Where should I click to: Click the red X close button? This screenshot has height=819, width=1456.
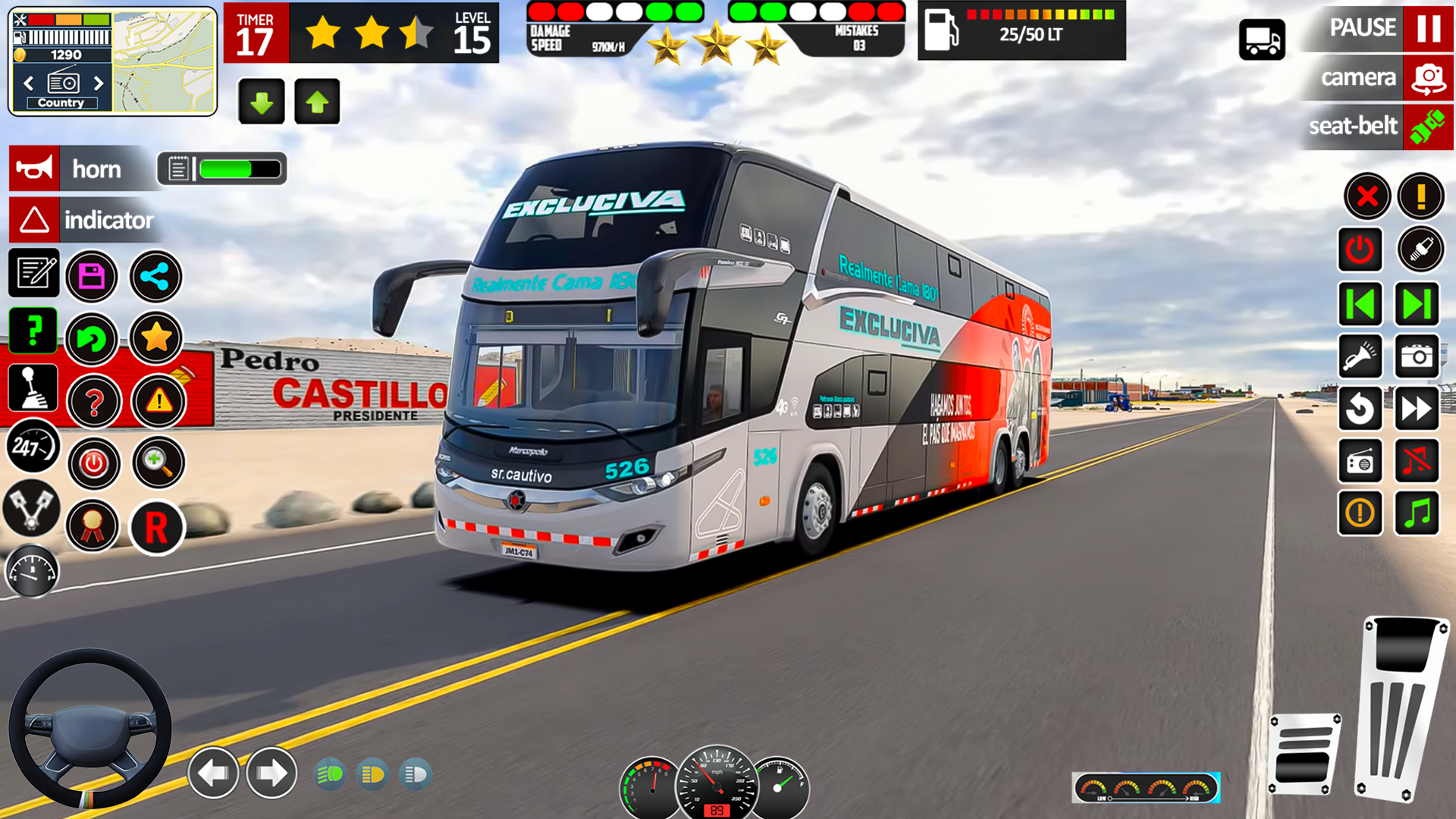coord(1367,197)
